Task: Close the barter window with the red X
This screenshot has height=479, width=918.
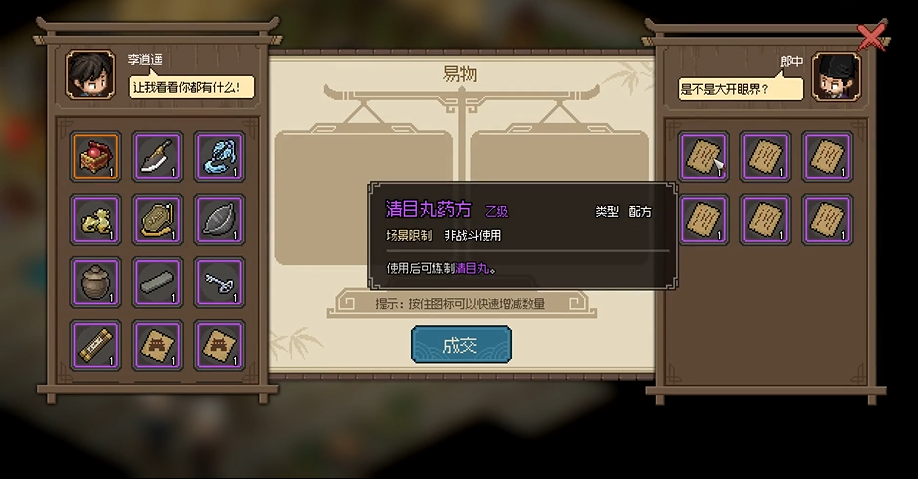Action: tap(872, 38)
